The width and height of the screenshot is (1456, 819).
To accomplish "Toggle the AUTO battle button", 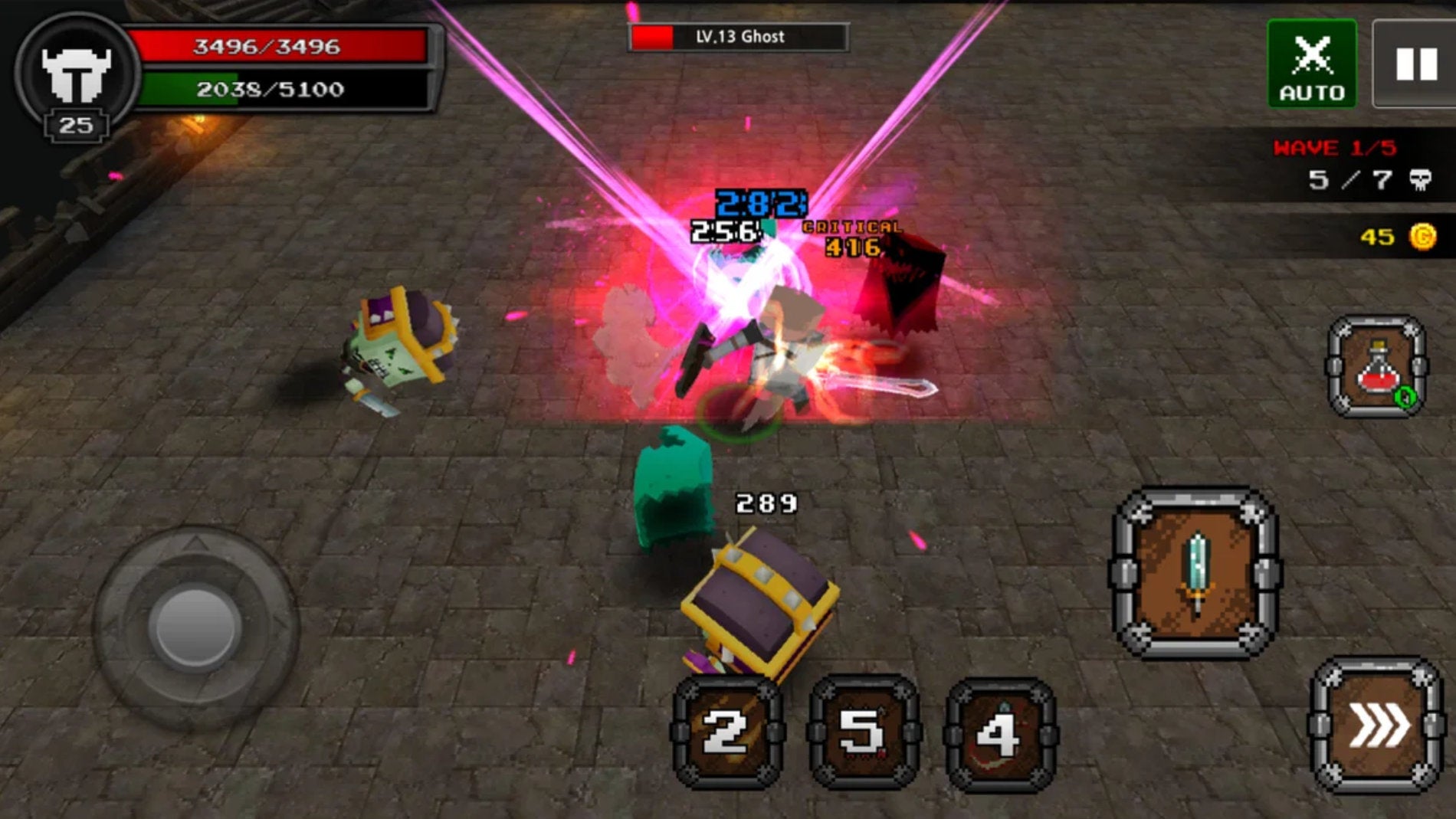I will 1311,64.
